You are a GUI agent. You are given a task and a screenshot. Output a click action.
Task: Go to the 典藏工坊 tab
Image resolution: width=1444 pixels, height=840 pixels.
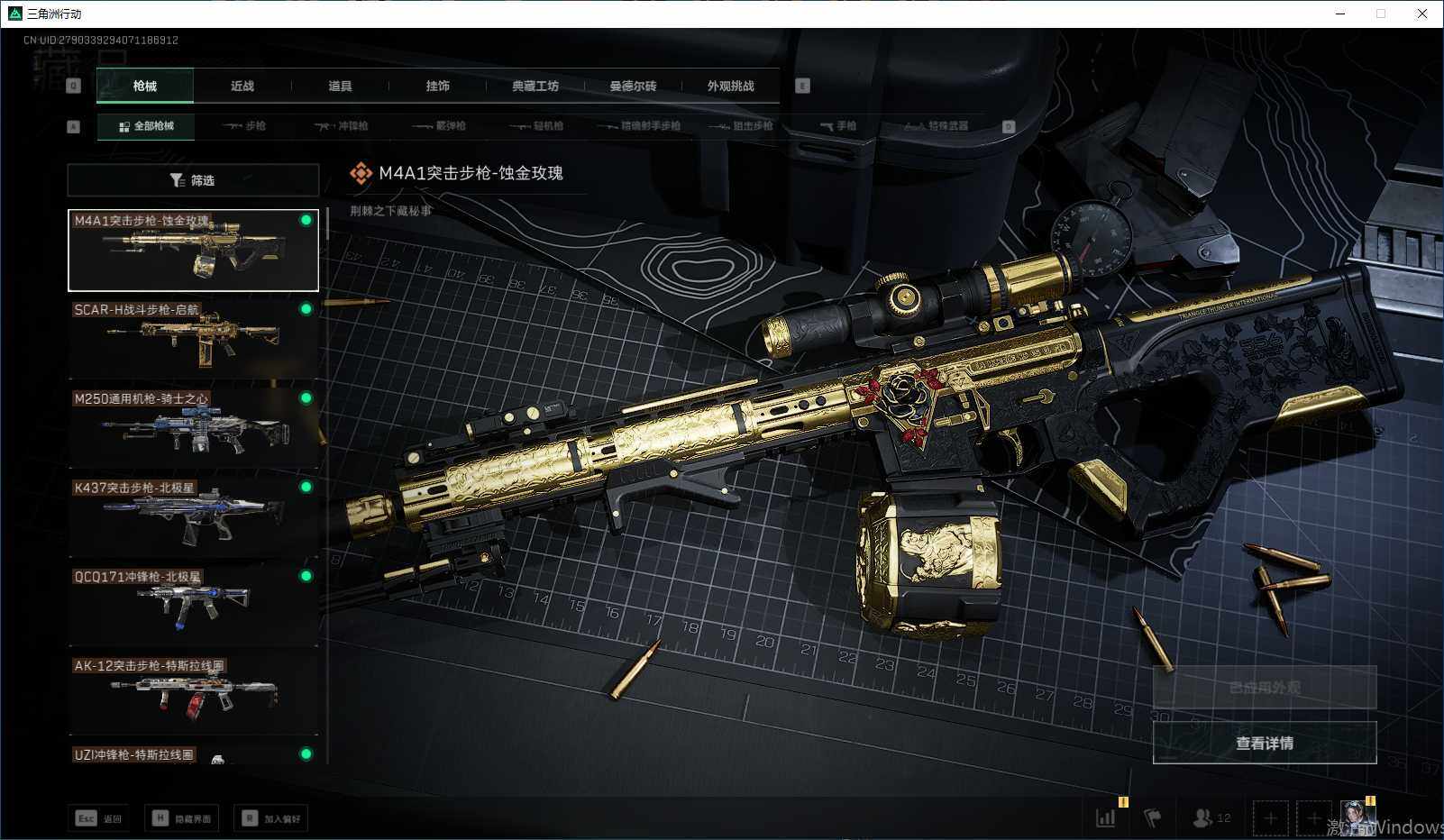(x=535, y=87)
